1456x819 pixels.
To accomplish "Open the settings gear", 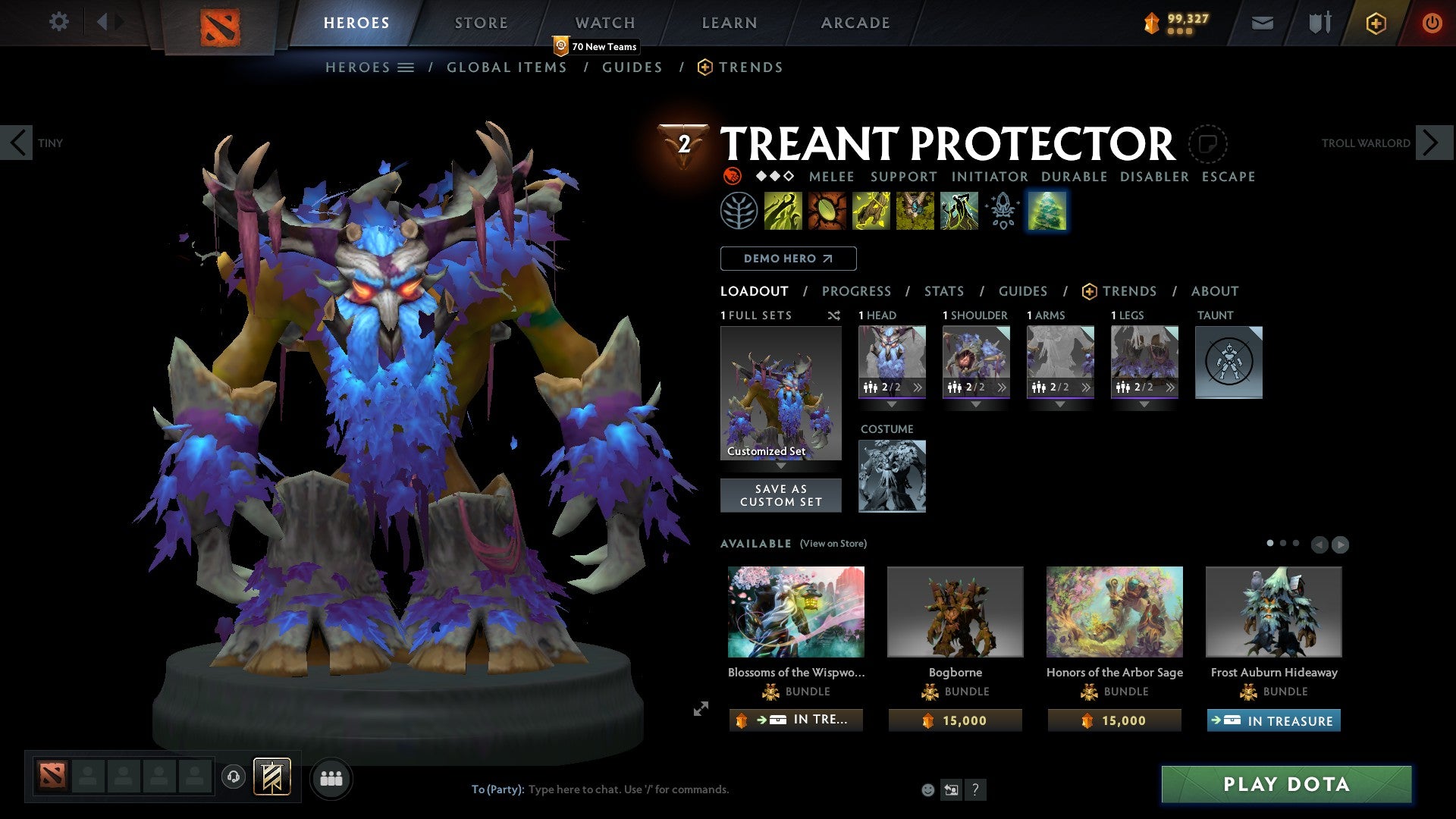I will [58, 22].
